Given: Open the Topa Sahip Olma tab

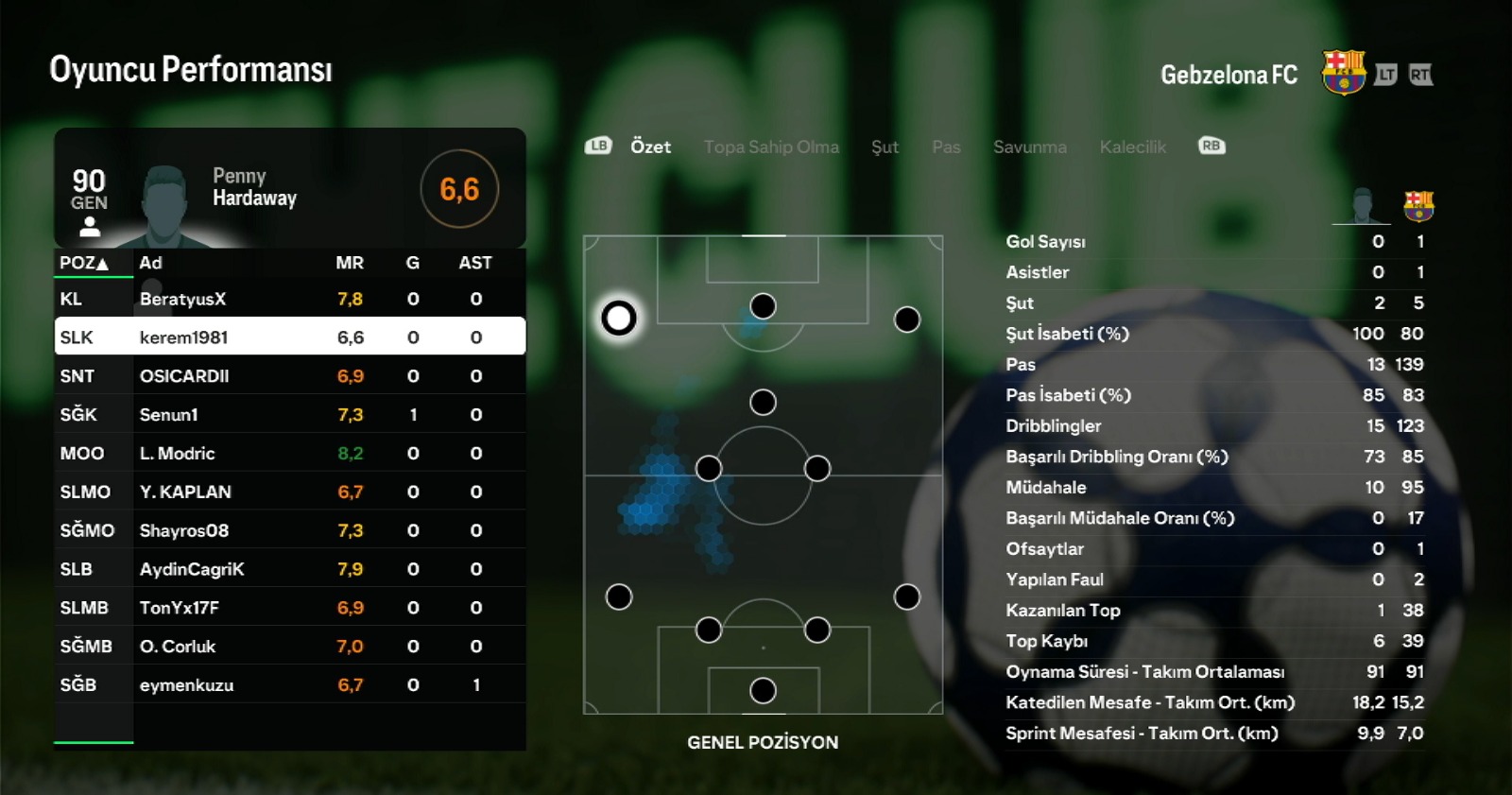Looking at the screenshot, I should pyautogui.click(x=771, y=147).
